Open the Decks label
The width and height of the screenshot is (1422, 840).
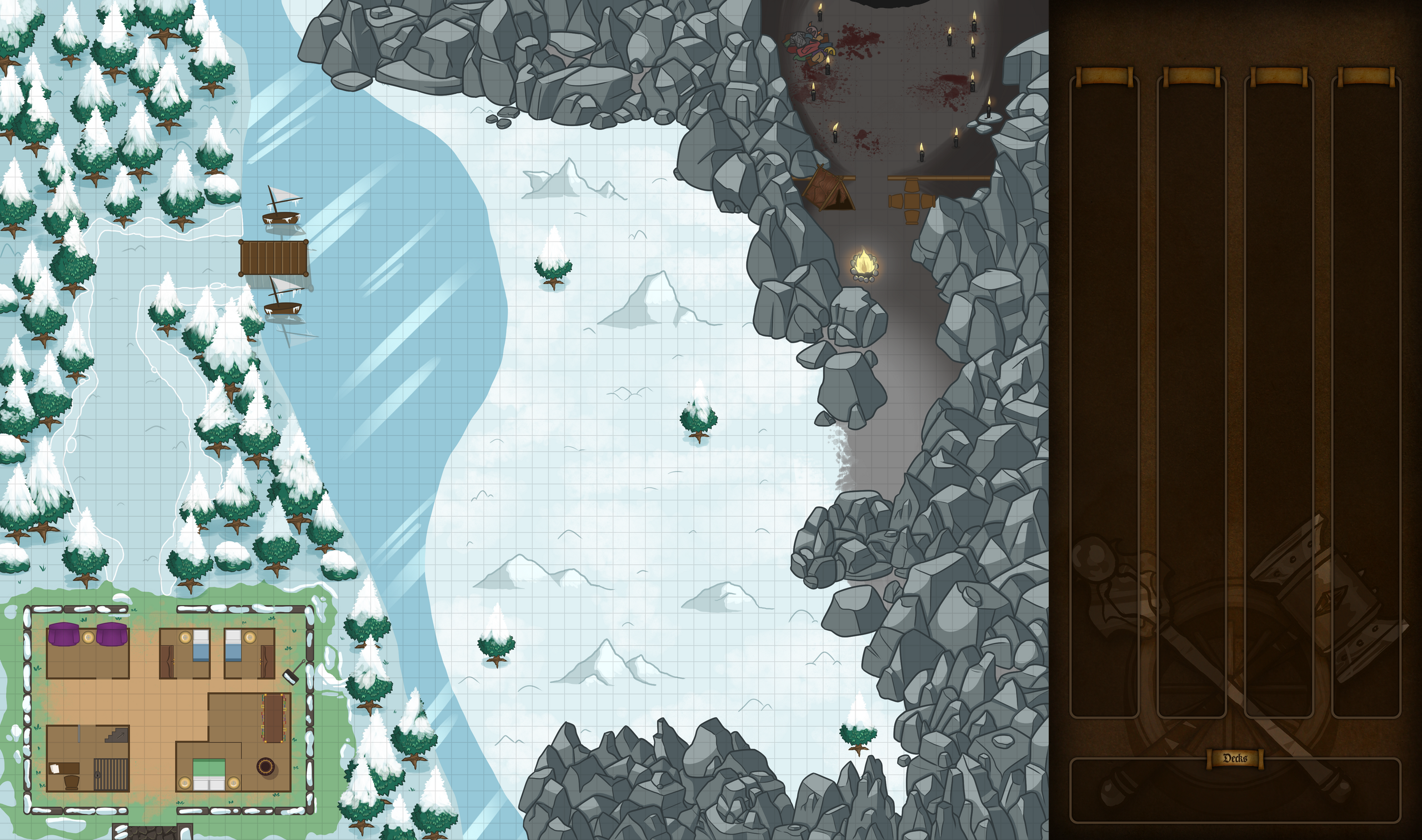click(1235, 758)
